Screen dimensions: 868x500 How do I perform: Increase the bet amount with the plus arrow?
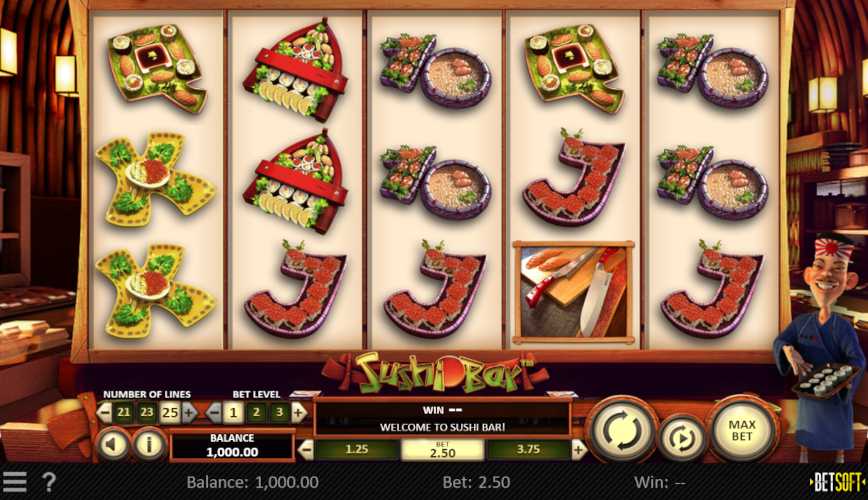coord(577,450)
